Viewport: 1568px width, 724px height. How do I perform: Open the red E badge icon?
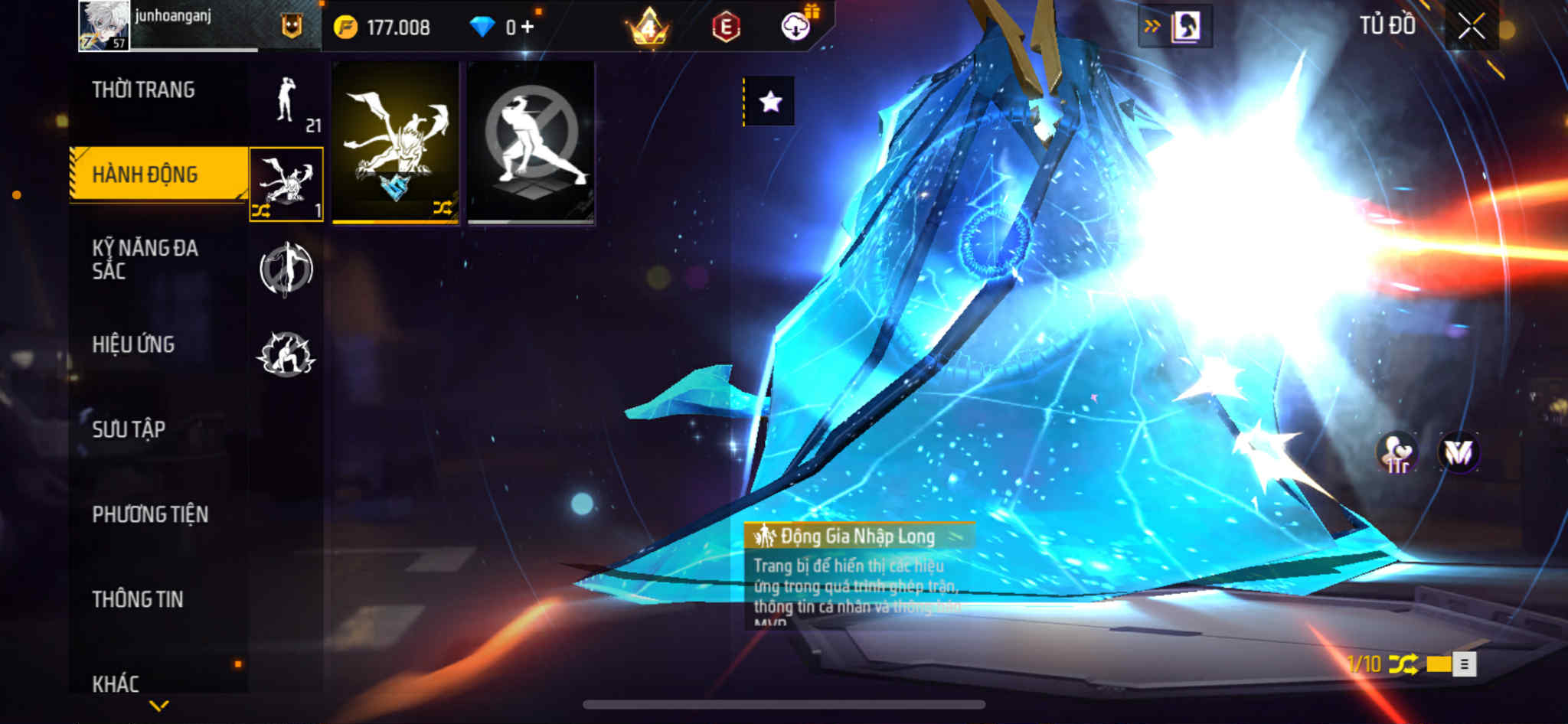725,28
